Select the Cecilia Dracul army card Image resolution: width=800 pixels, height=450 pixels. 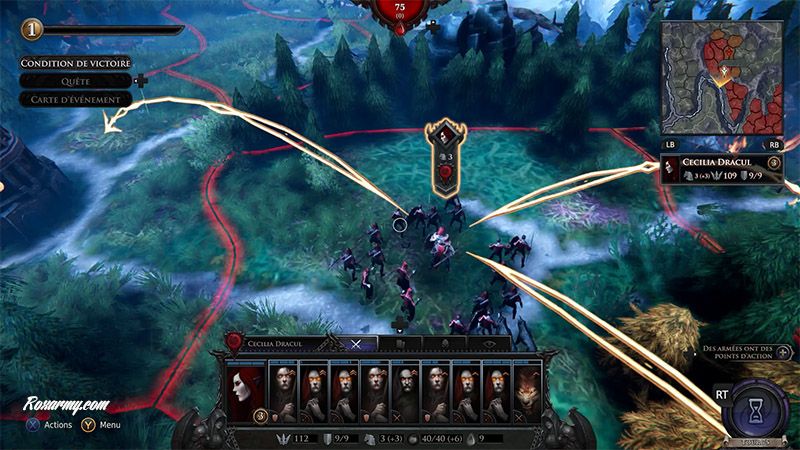pos(720,168)
